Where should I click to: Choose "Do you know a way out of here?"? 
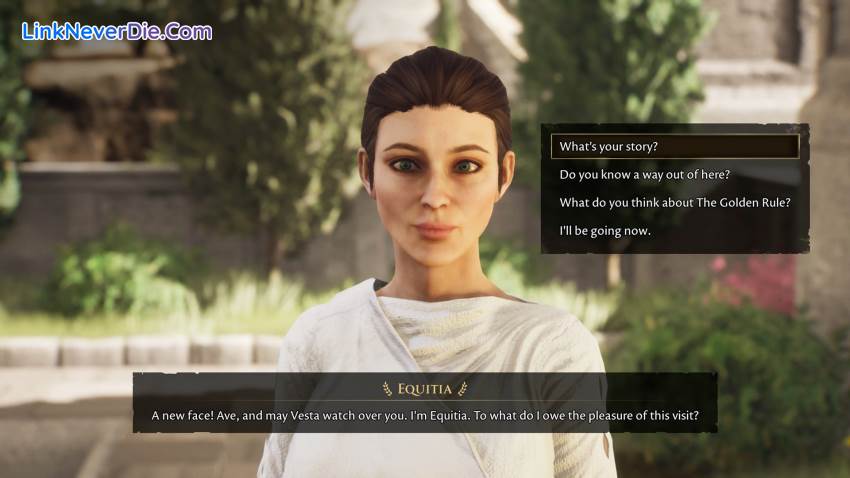(645, 175)
